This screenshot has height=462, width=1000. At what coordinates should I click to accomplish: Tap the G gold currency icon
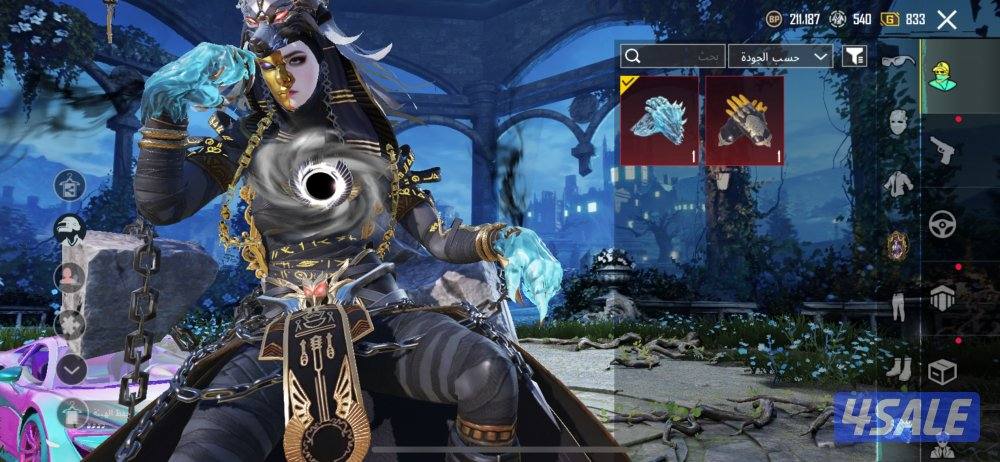[888, 19]
